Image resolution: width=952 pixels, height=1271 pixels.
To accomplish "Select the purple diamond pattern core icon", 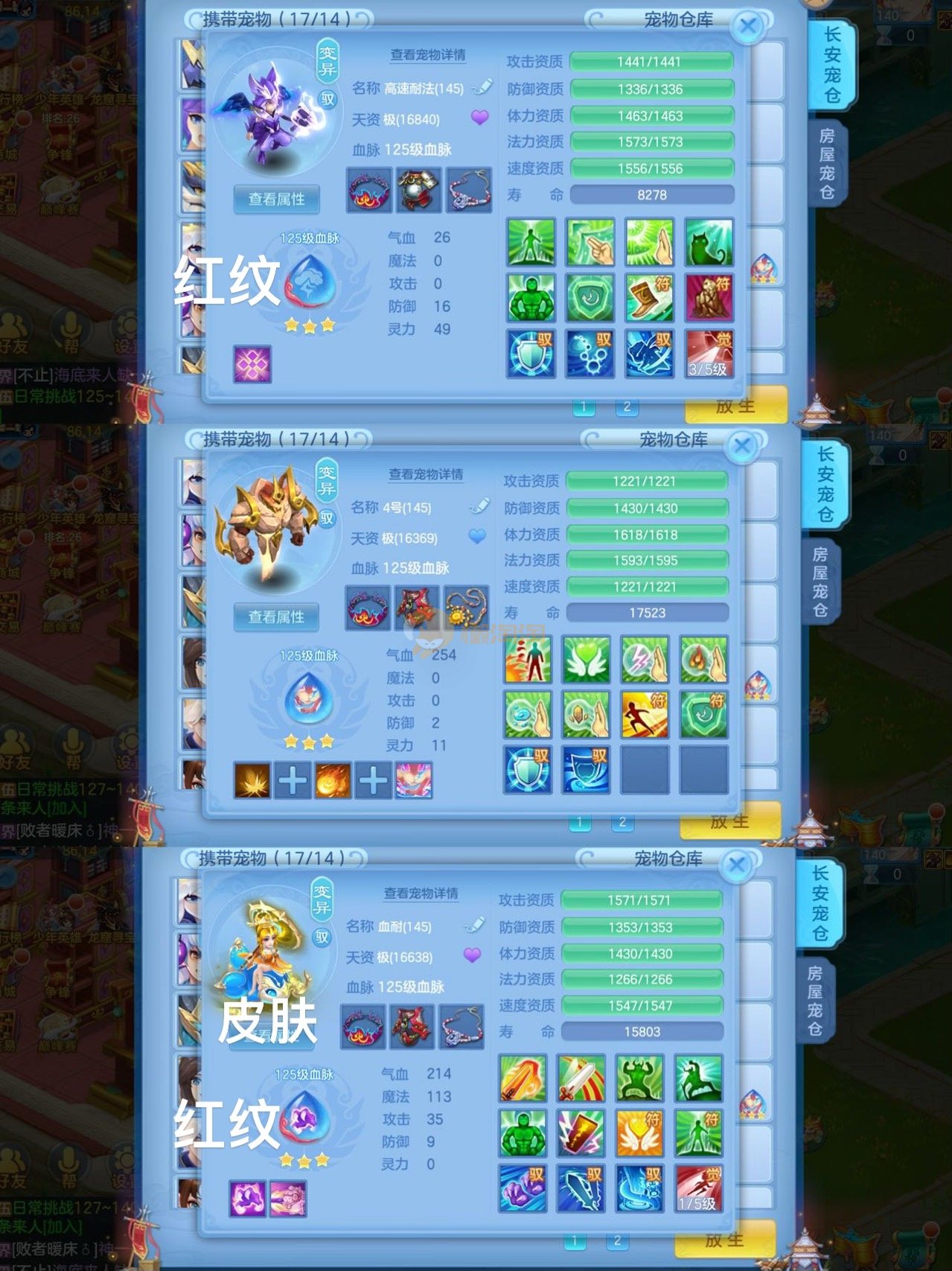I will (252, 364).
